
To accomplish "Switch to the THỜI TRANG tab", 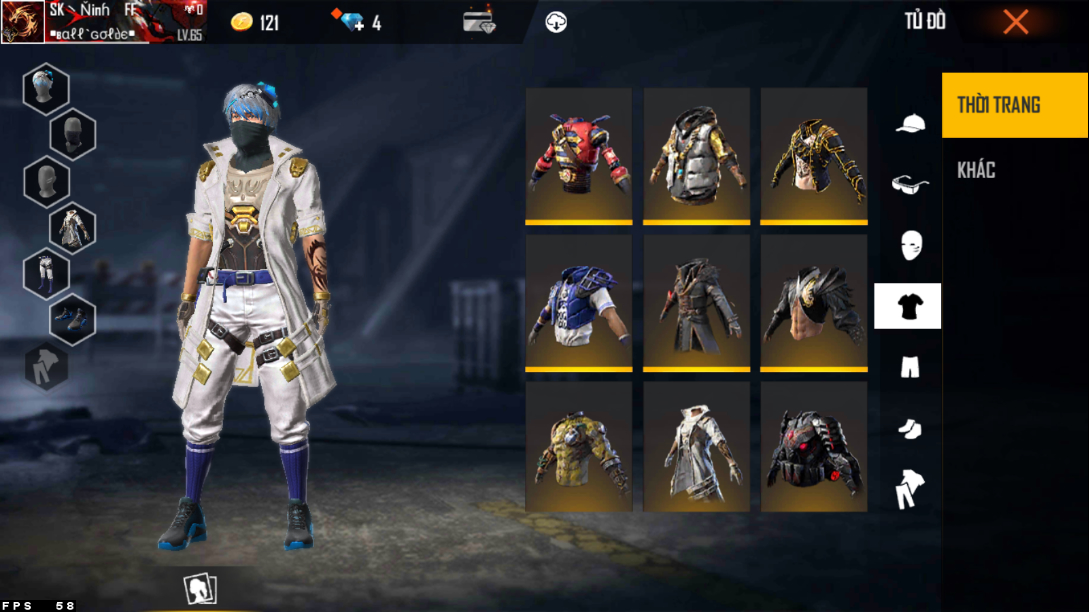I will (1014, 105).
